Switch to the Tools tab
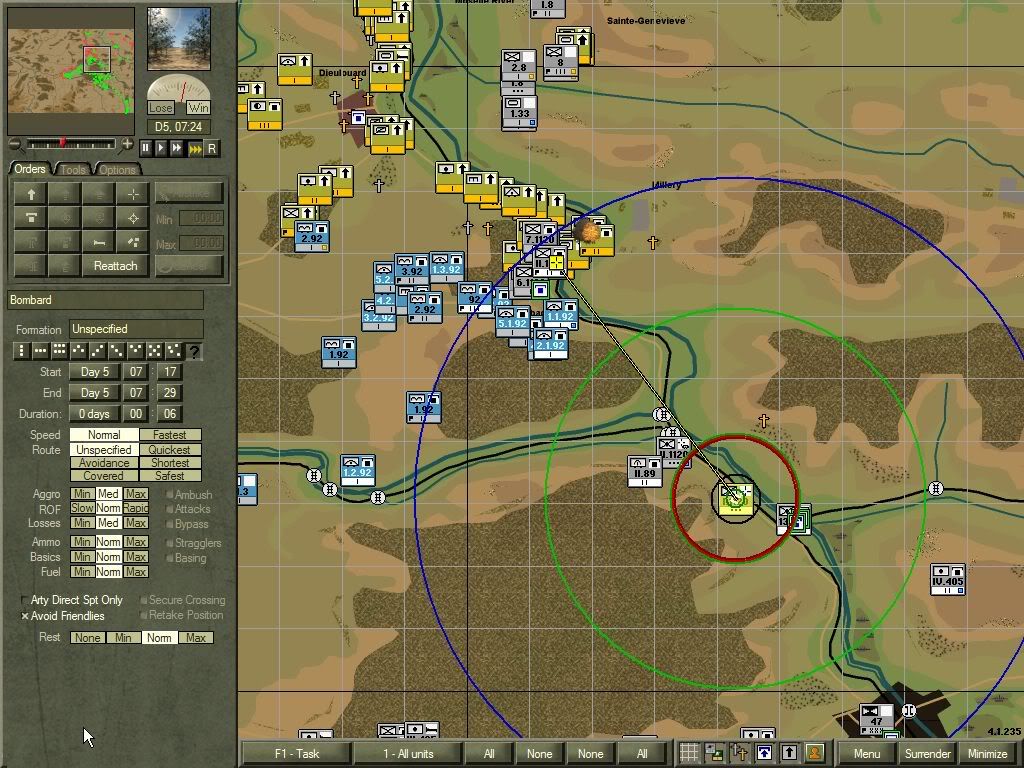This screenshot has width=1024, height=768. (73, 169)
